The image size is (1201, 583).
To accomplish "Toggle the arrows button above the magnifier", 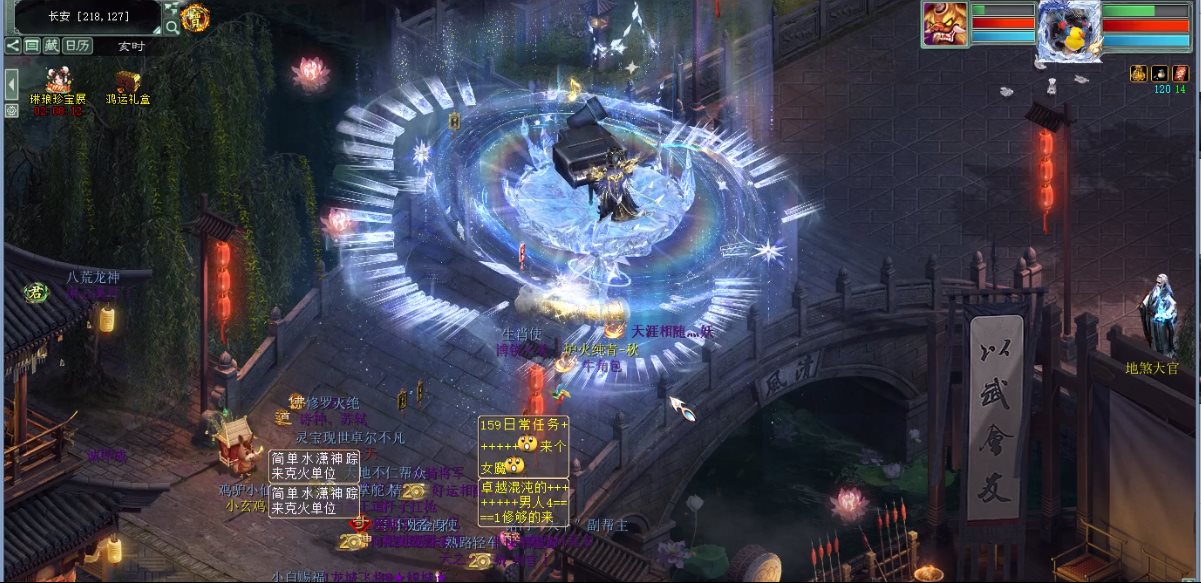I will click(171, 9).
